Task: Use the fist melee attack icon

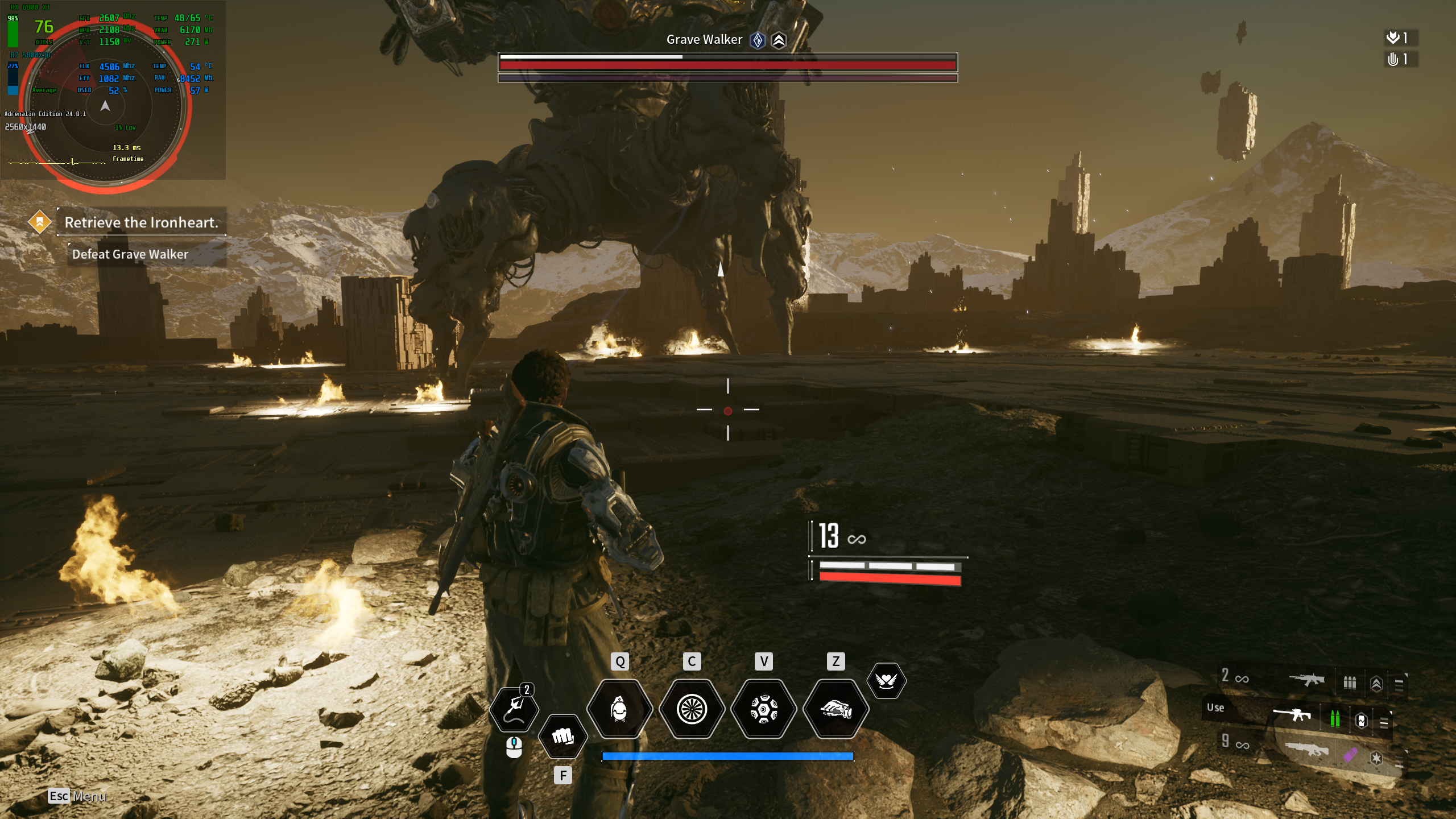Action: click(562, 737)
